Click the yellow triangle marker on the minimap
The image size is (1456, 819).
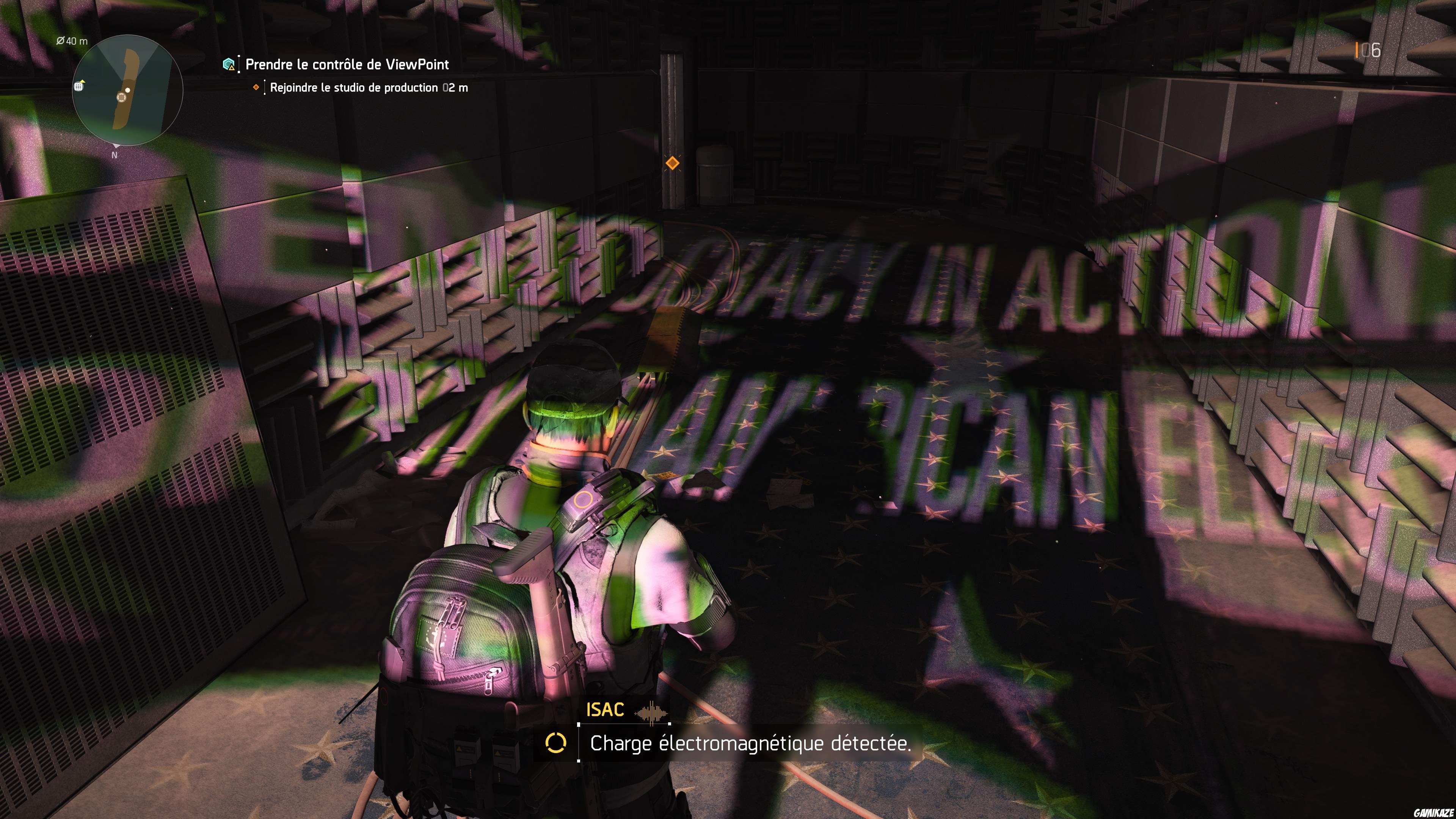83,82
